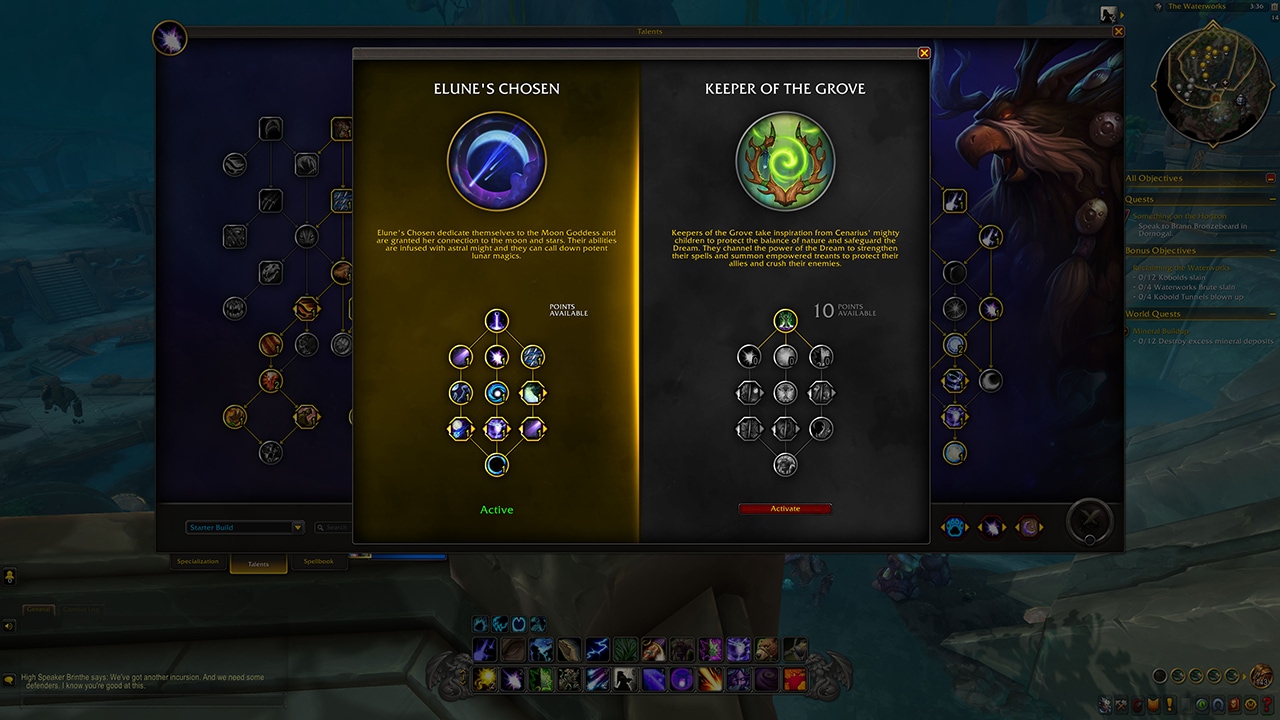Click the cat paw form icon at talent panel bottom
The height and width of the screenshot is (720, 1280).
(954, 526)
